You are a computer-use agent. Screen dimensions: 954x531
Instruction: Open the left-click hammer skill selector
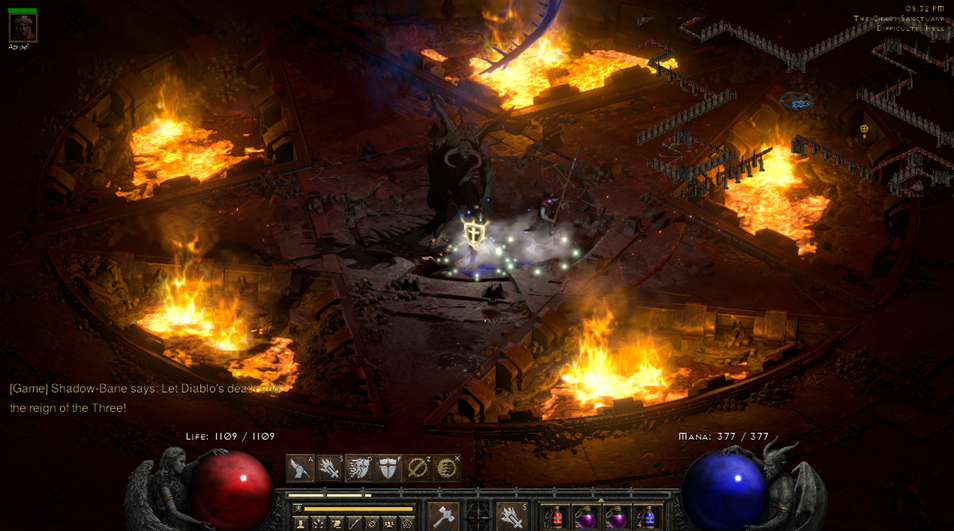[x=444, y=516]
